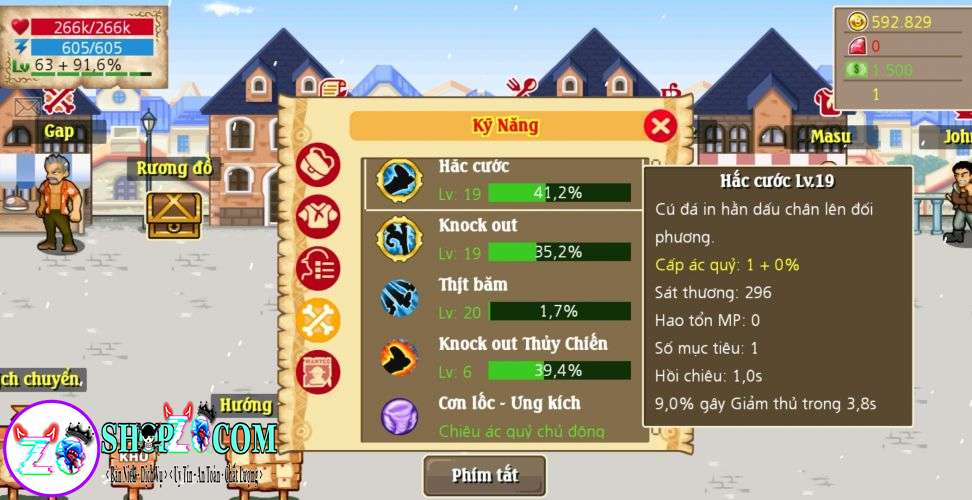This screenshot has height=500, width=972.
Task: Select the level 19 Knock out skill
Action: (x=503, y=239)
